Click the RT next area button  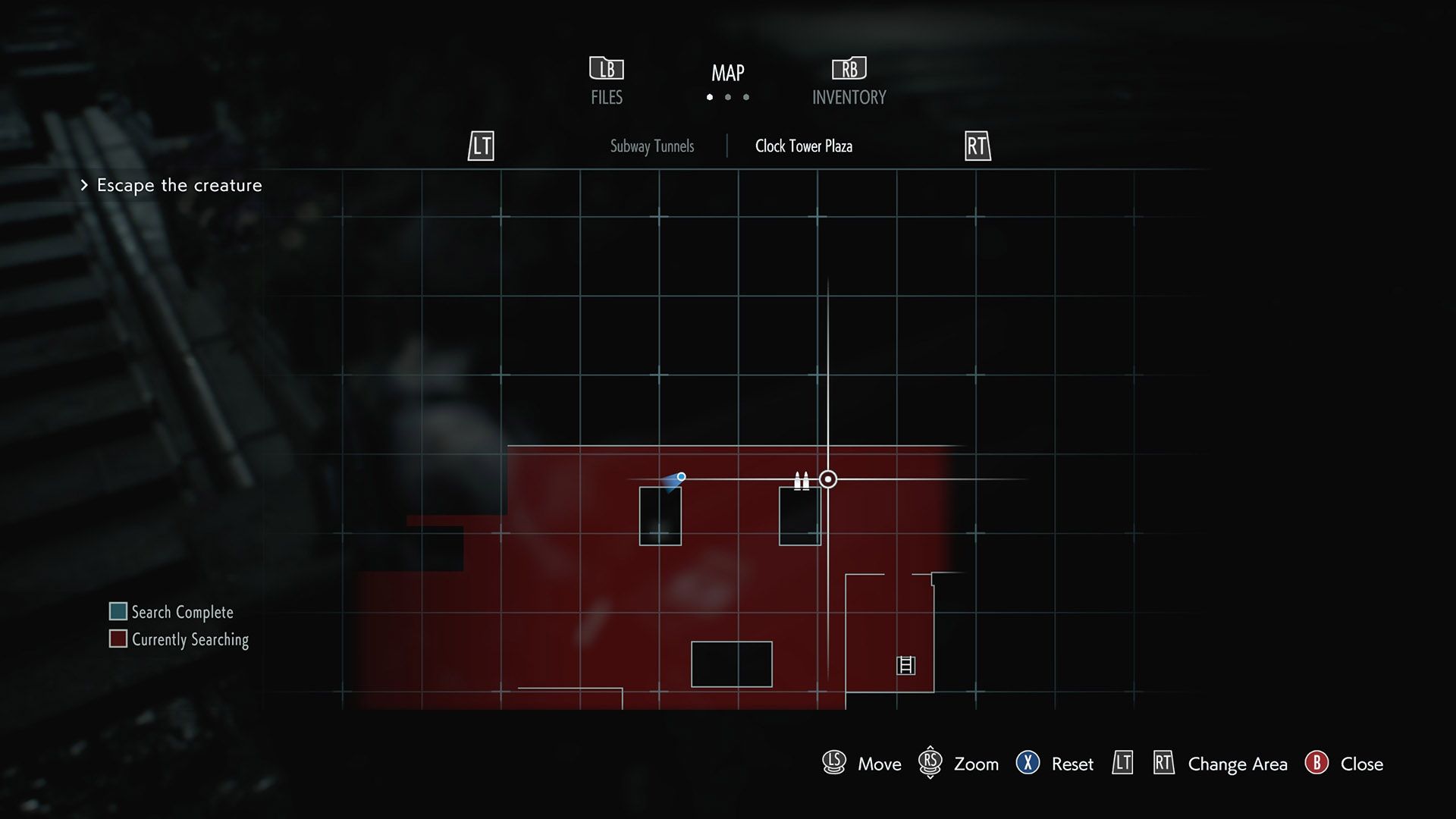coord(977,146)
